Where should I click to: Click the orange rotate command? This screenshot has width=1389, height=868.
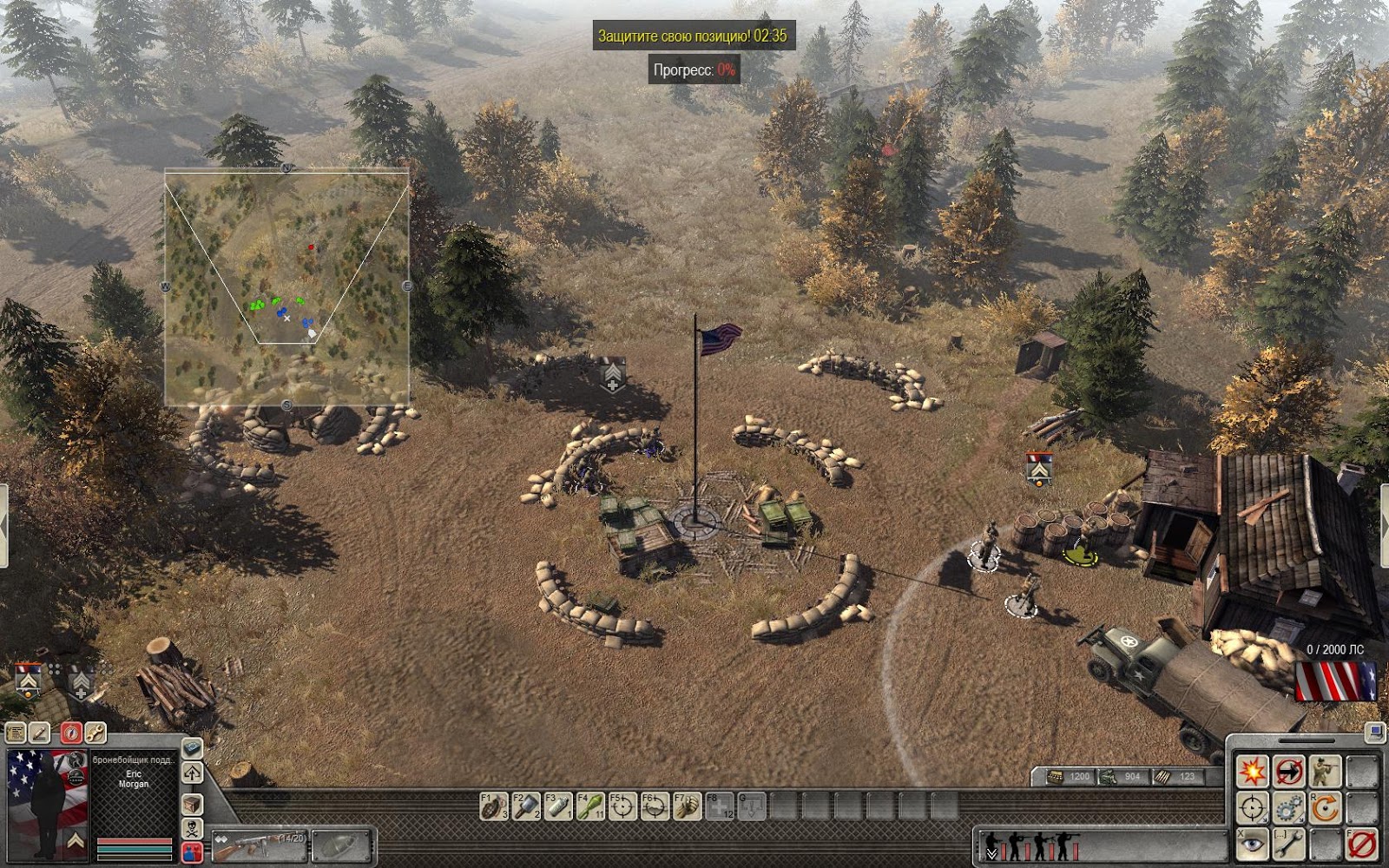point(1326,807)
